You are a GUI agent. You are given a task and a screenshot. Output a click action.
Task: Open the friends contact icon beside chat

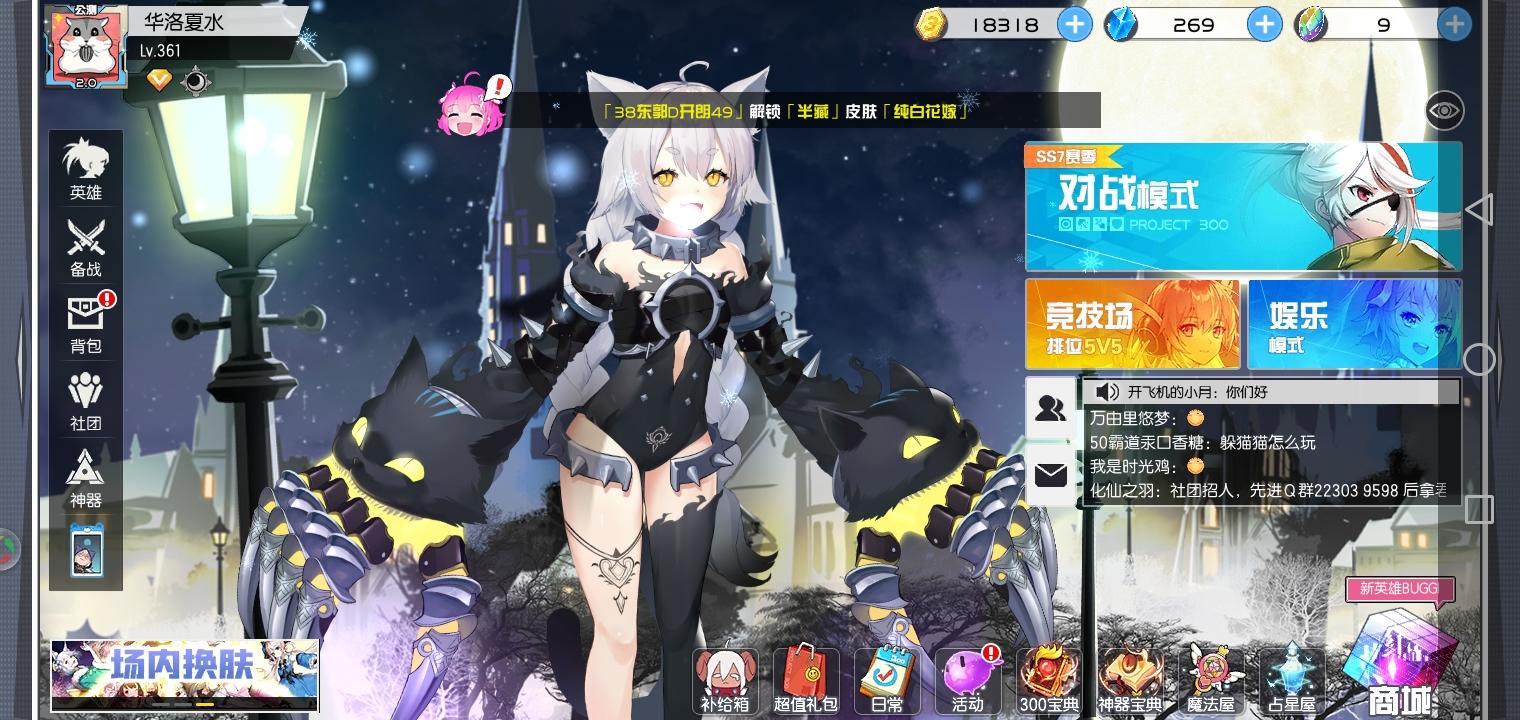coord(1050,408)
